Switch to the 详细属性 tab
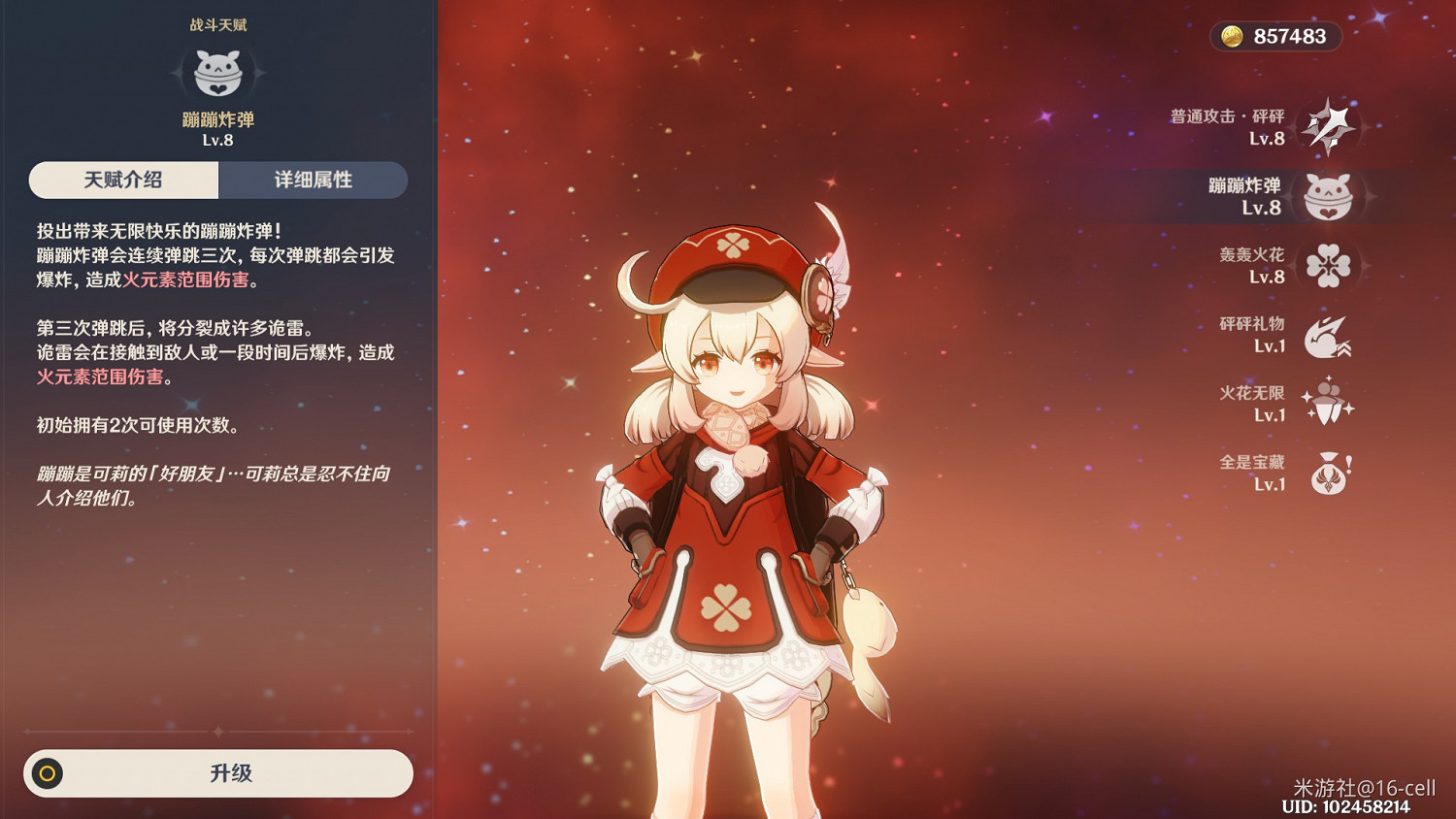 click(314, 180)
